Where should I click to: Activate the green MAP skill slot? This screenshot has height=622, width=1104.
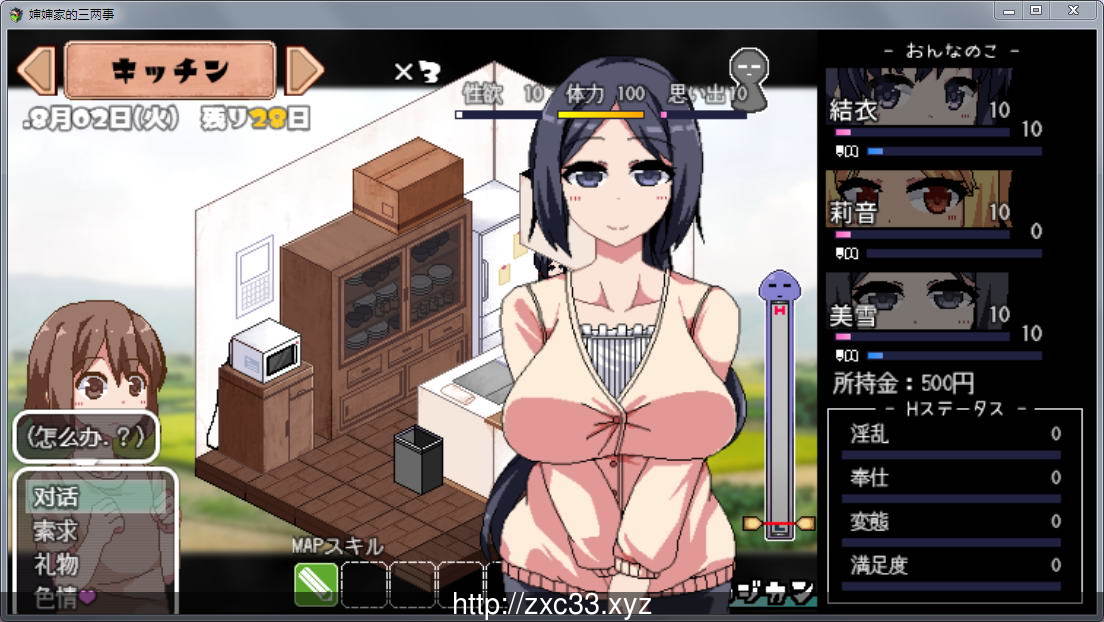click(x=315, y=584)
